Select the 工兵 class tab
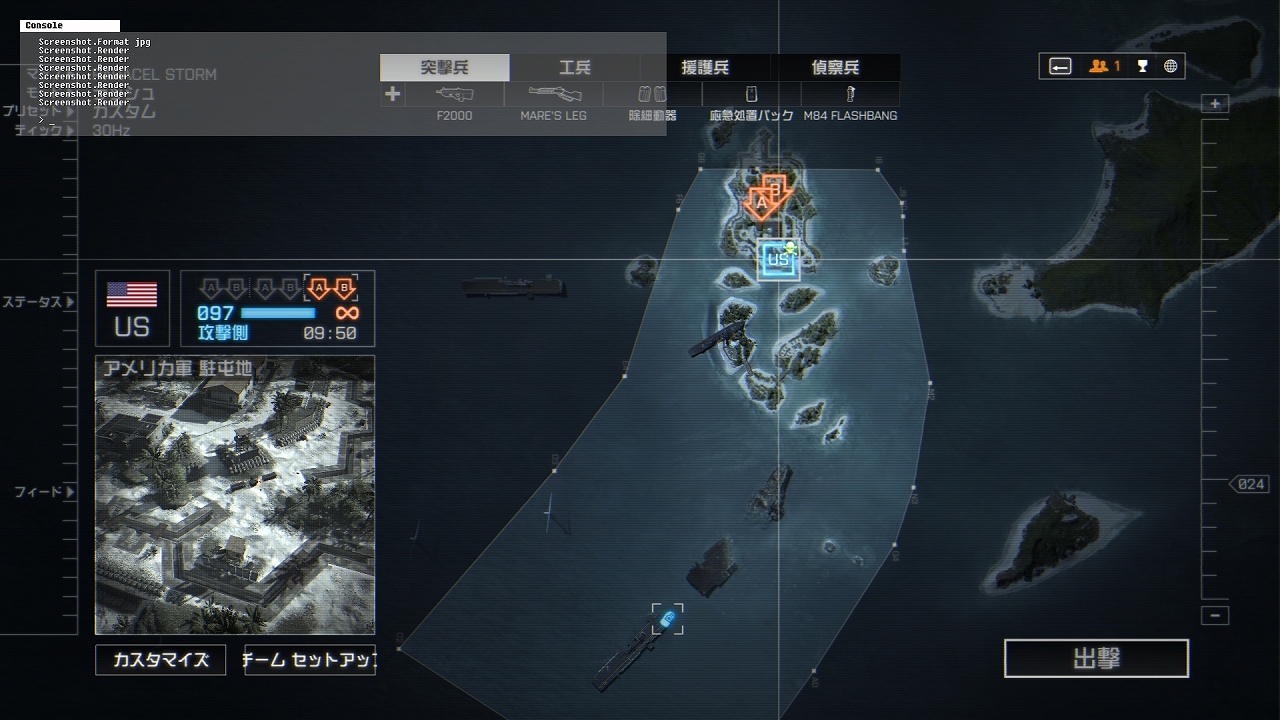This screenshot has width=1280, height=720. (575, 68)
